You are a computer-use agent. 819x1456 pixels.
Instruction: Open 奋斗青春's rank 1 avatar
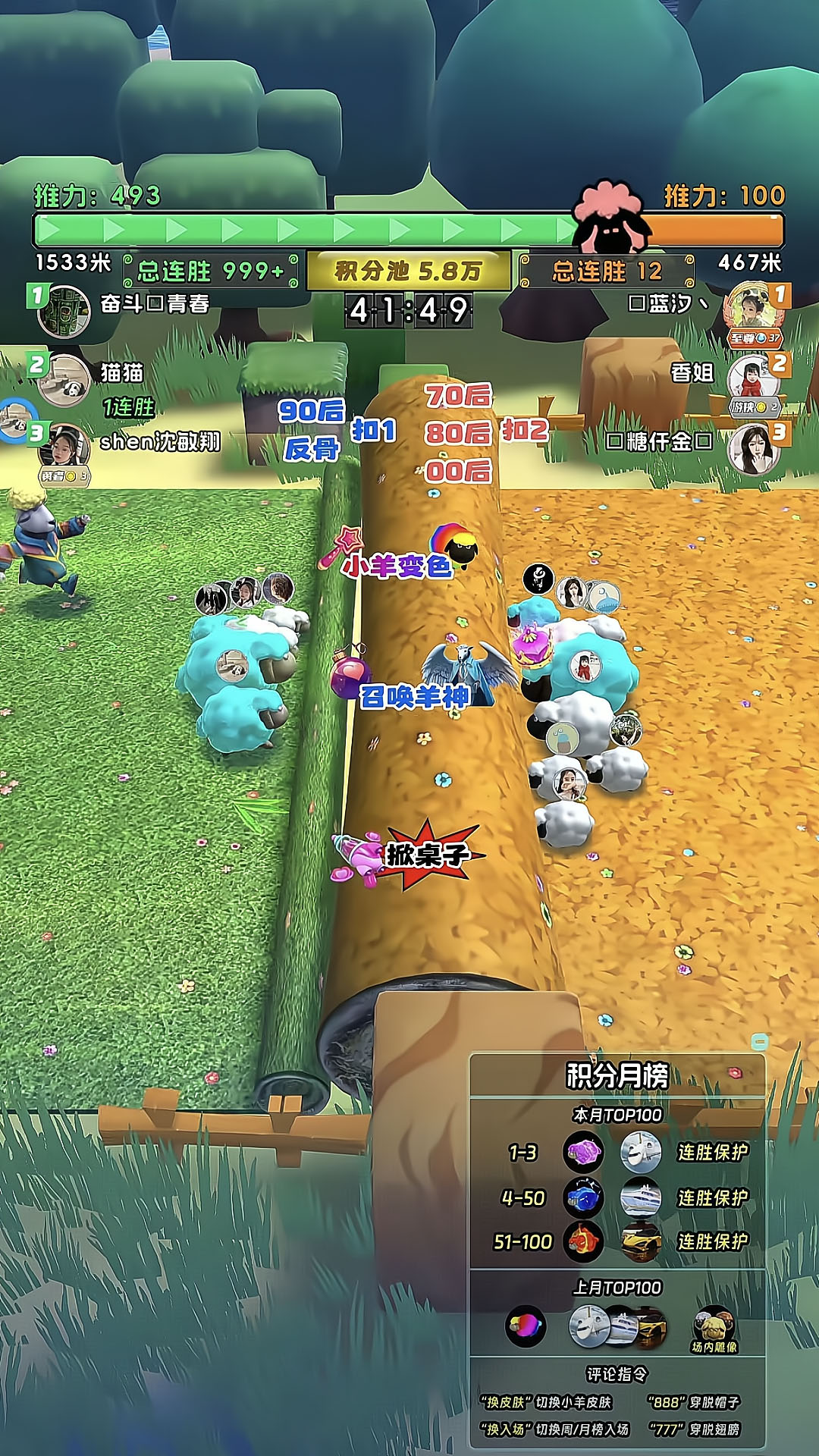click(x=64, y=311)
